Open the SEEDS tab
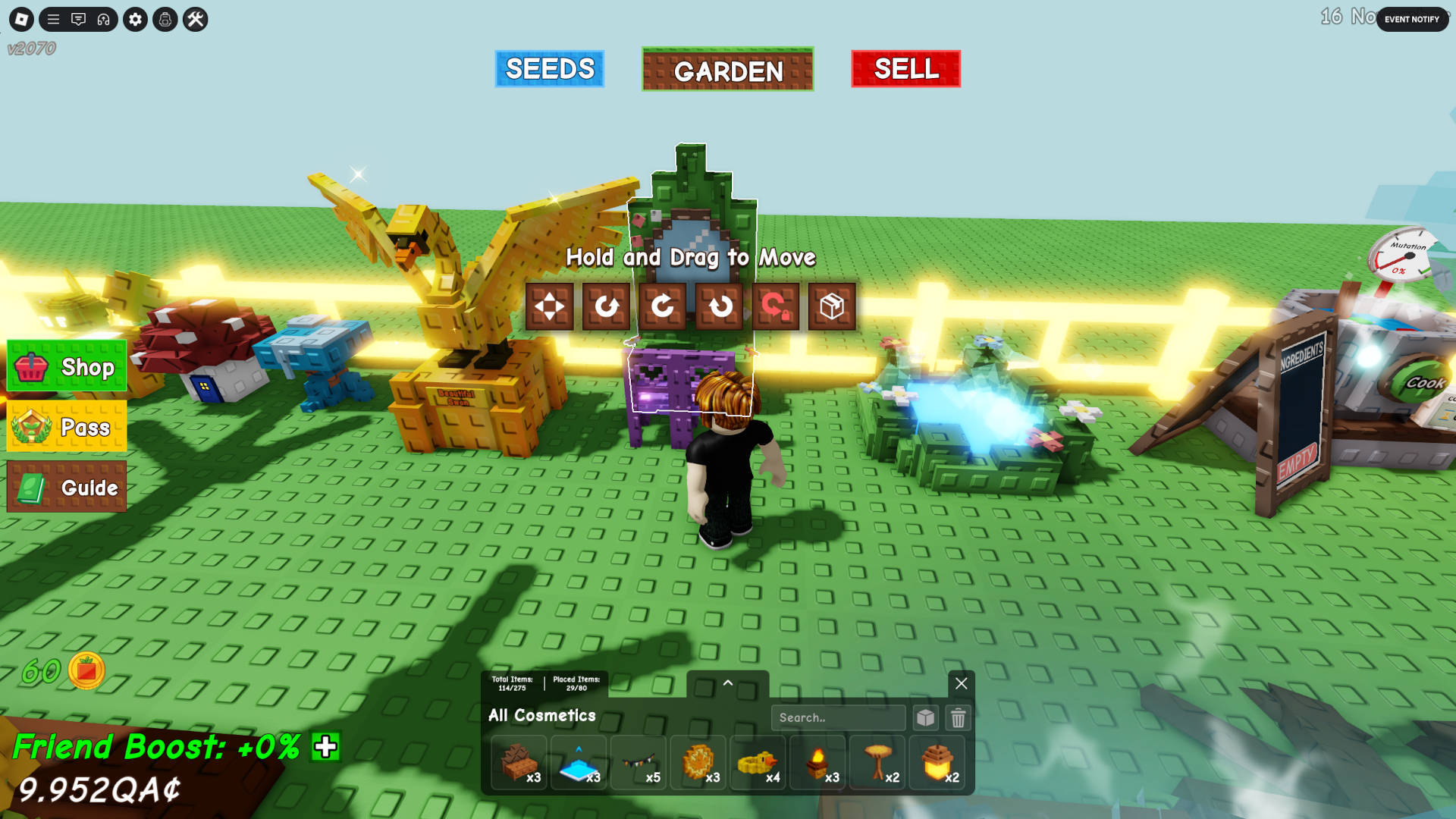The width and height of the screenshot is (1456, 819). tap(549, 69)
